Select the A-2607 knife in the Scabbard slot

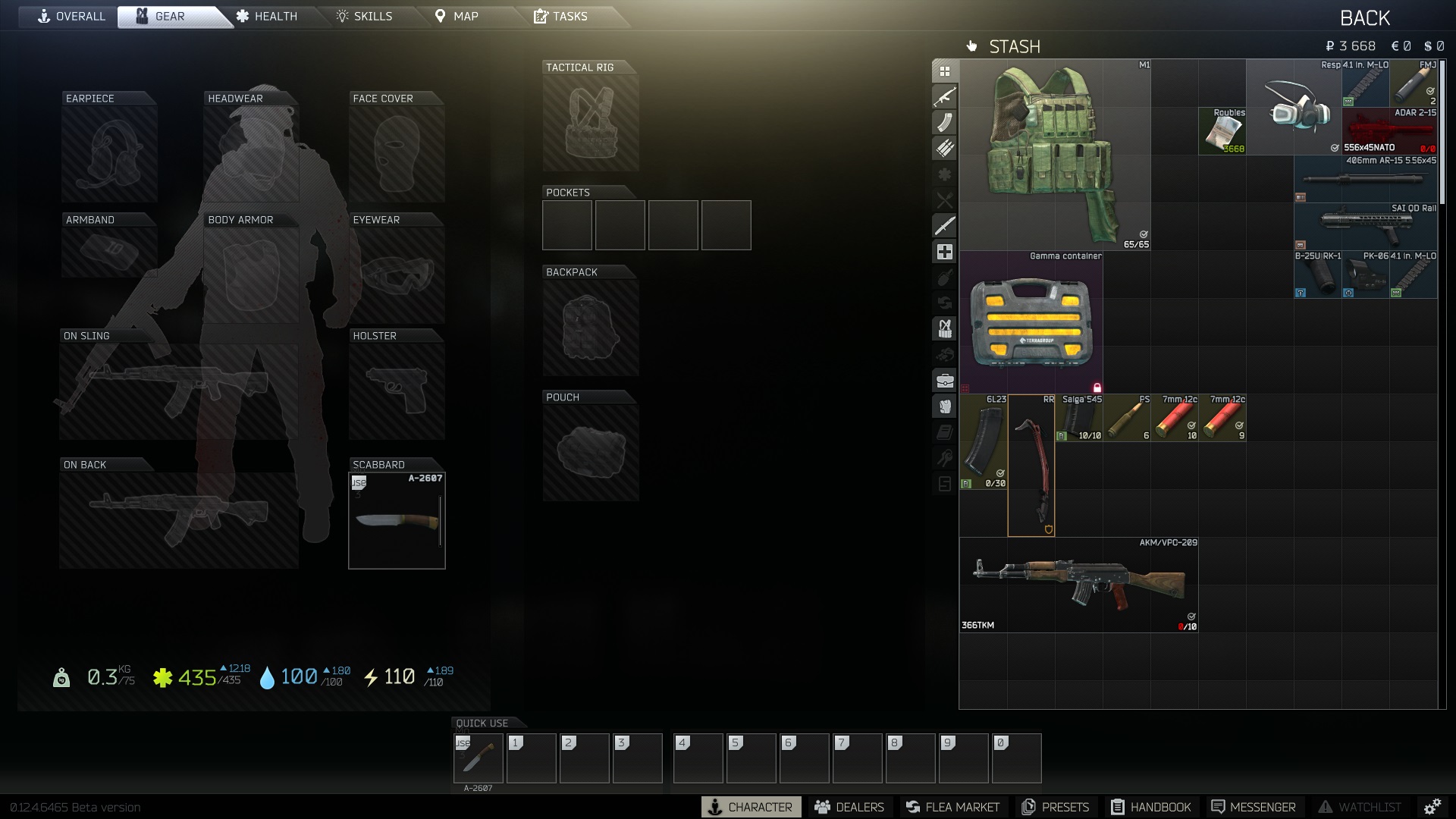(x=397, y=520)
